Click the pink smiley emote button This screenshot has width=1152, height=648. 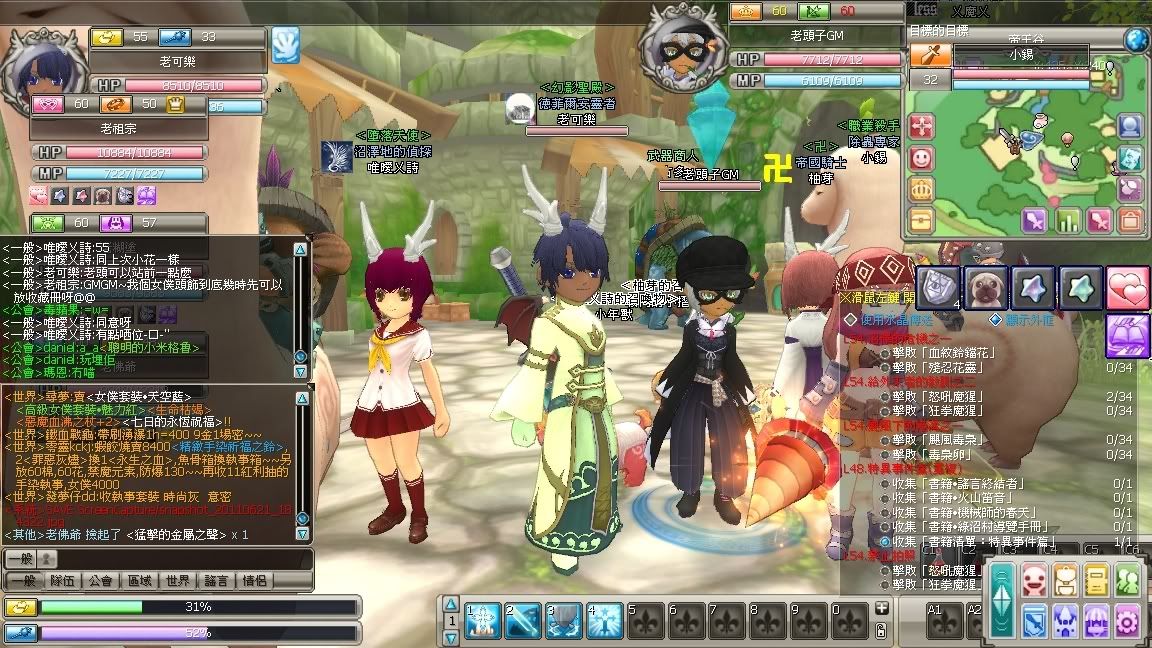click(x=920, y=158)
